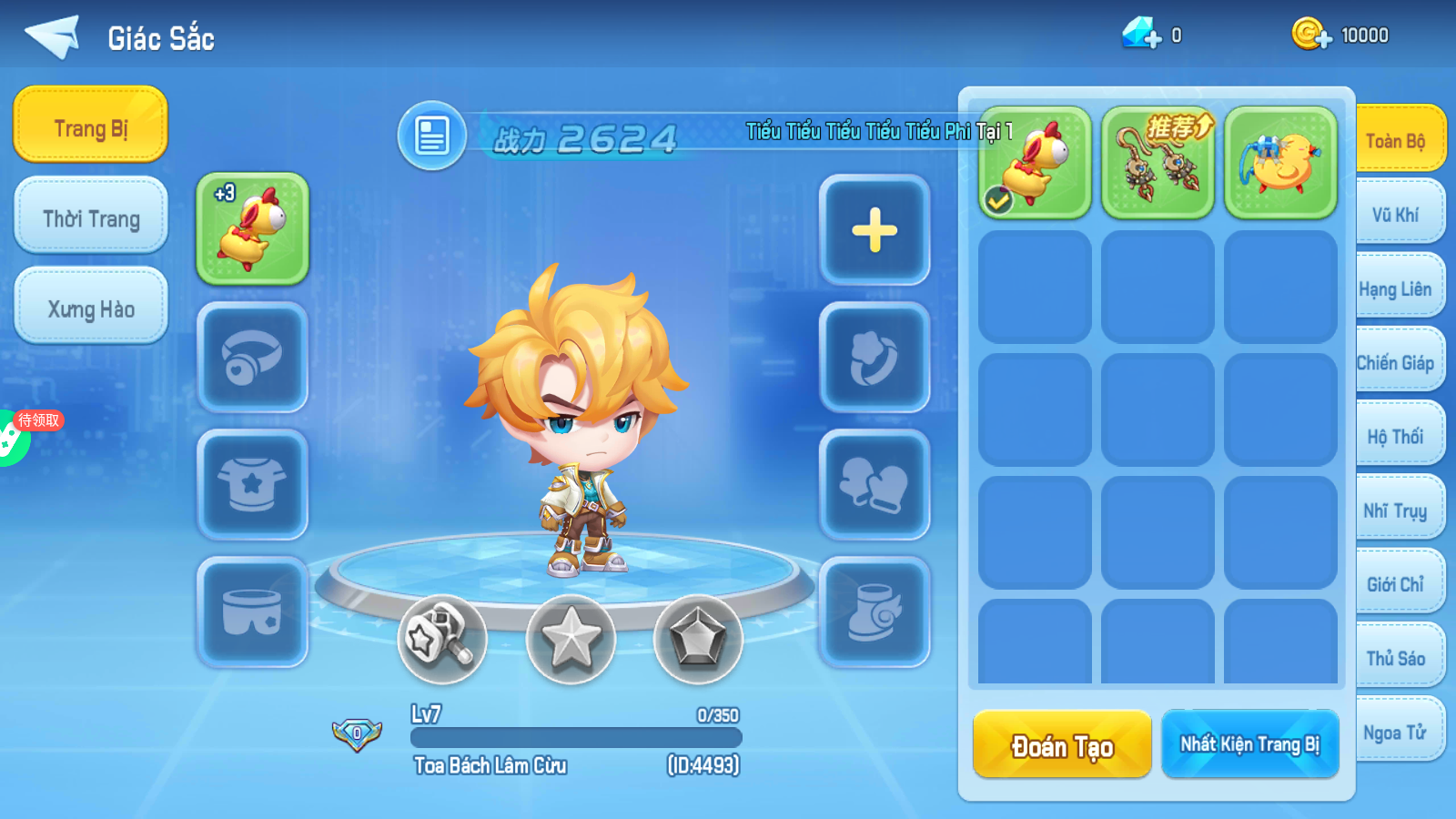Open the plus sign equipment slot
The height and width of the screenshot is (819, 1456).
tap(875, 229)
